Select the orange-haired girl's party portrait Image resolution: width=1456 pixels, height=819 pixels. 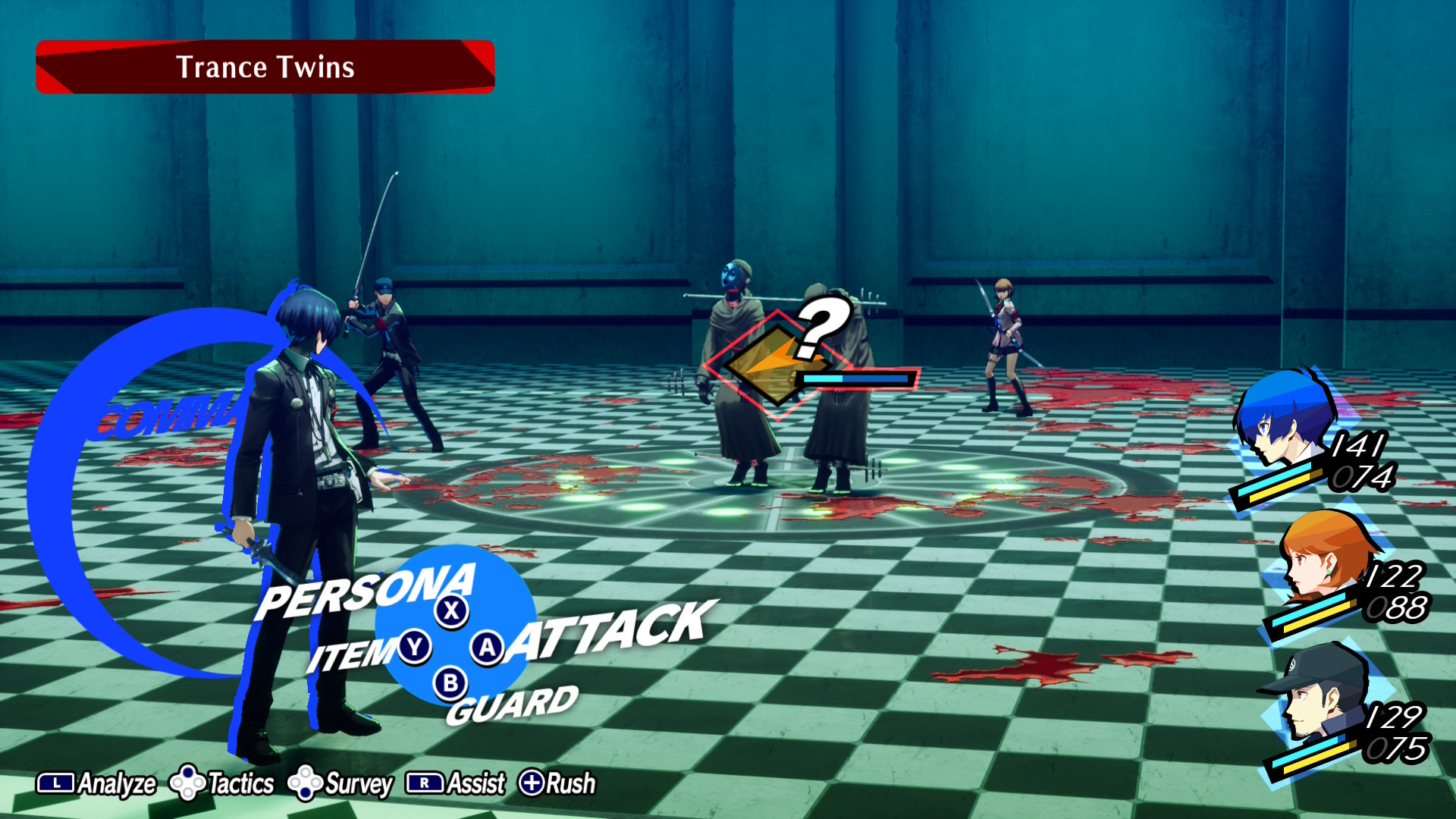pyautogui.click(x=1323, y=555)
